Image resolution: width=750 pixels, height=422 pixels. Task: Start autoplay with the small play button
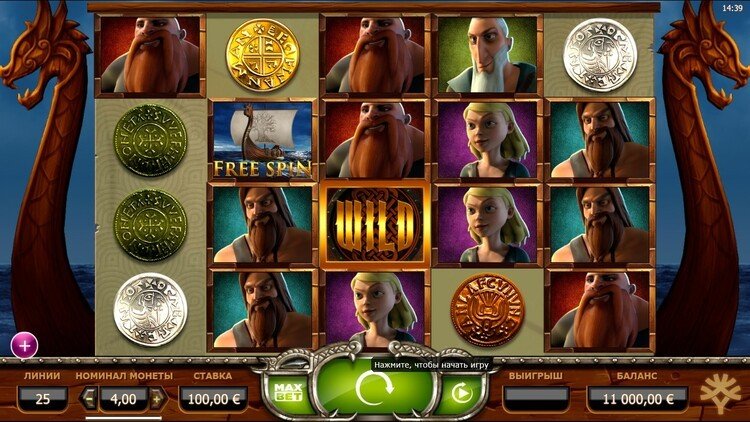point(462,393)
